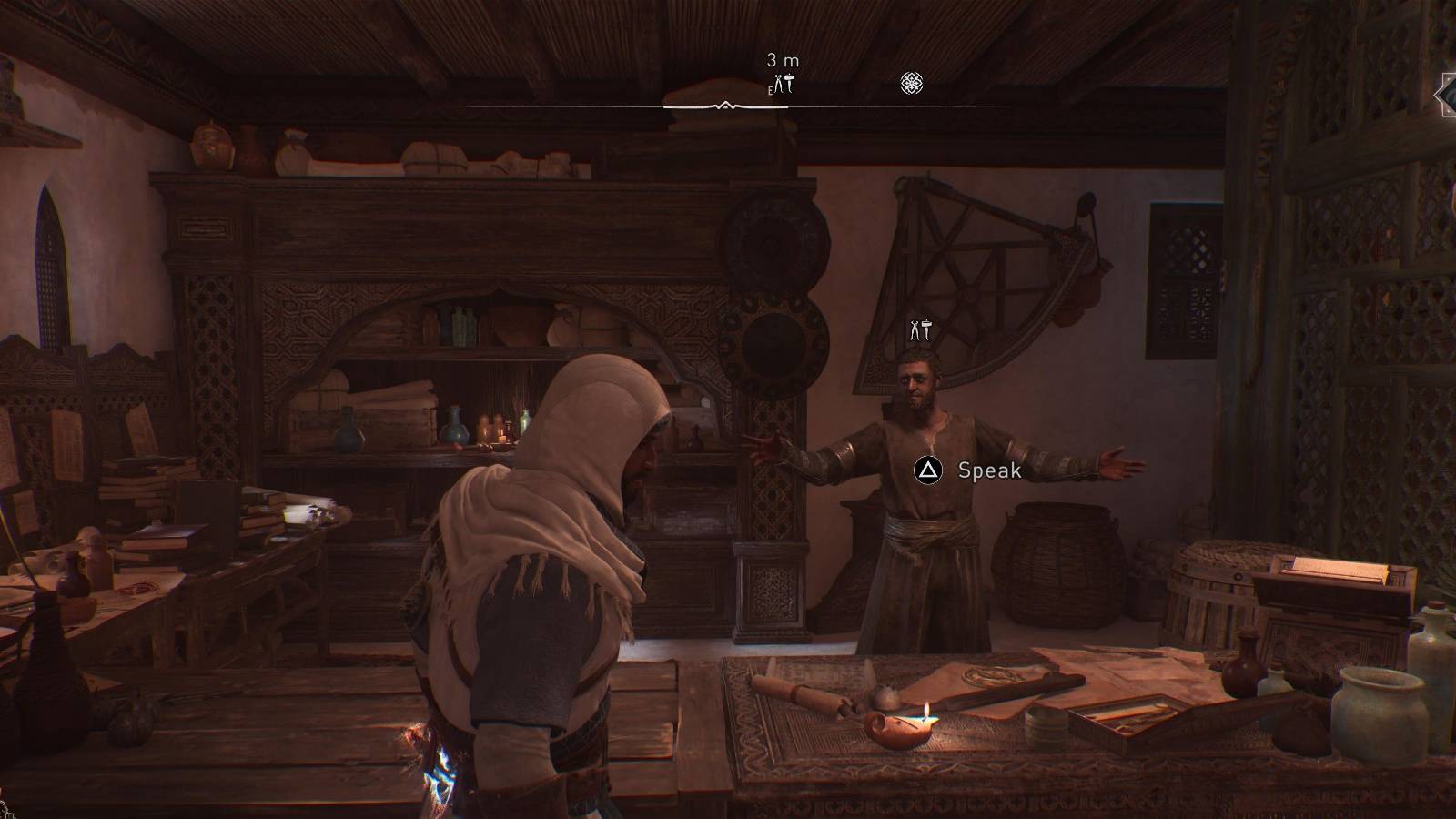Click the 3 m distance indicator above the compass
The width and height of the screenshot is (1456, 819).
(781, 58)
